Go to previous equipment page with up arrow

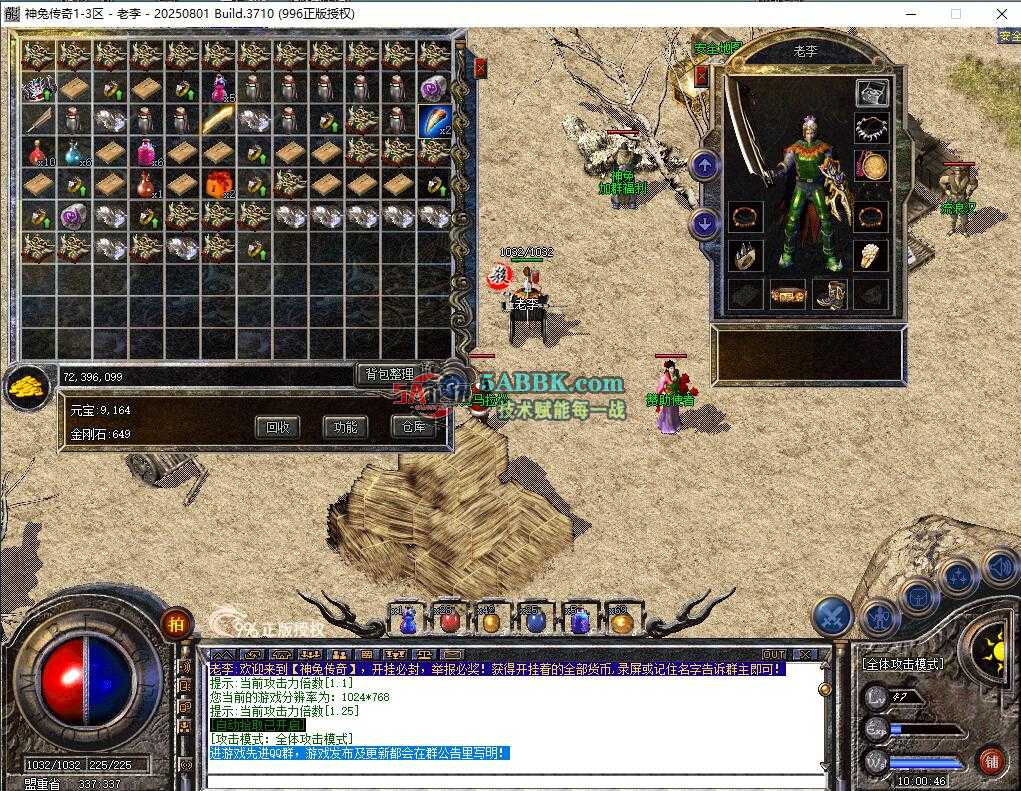705,165
